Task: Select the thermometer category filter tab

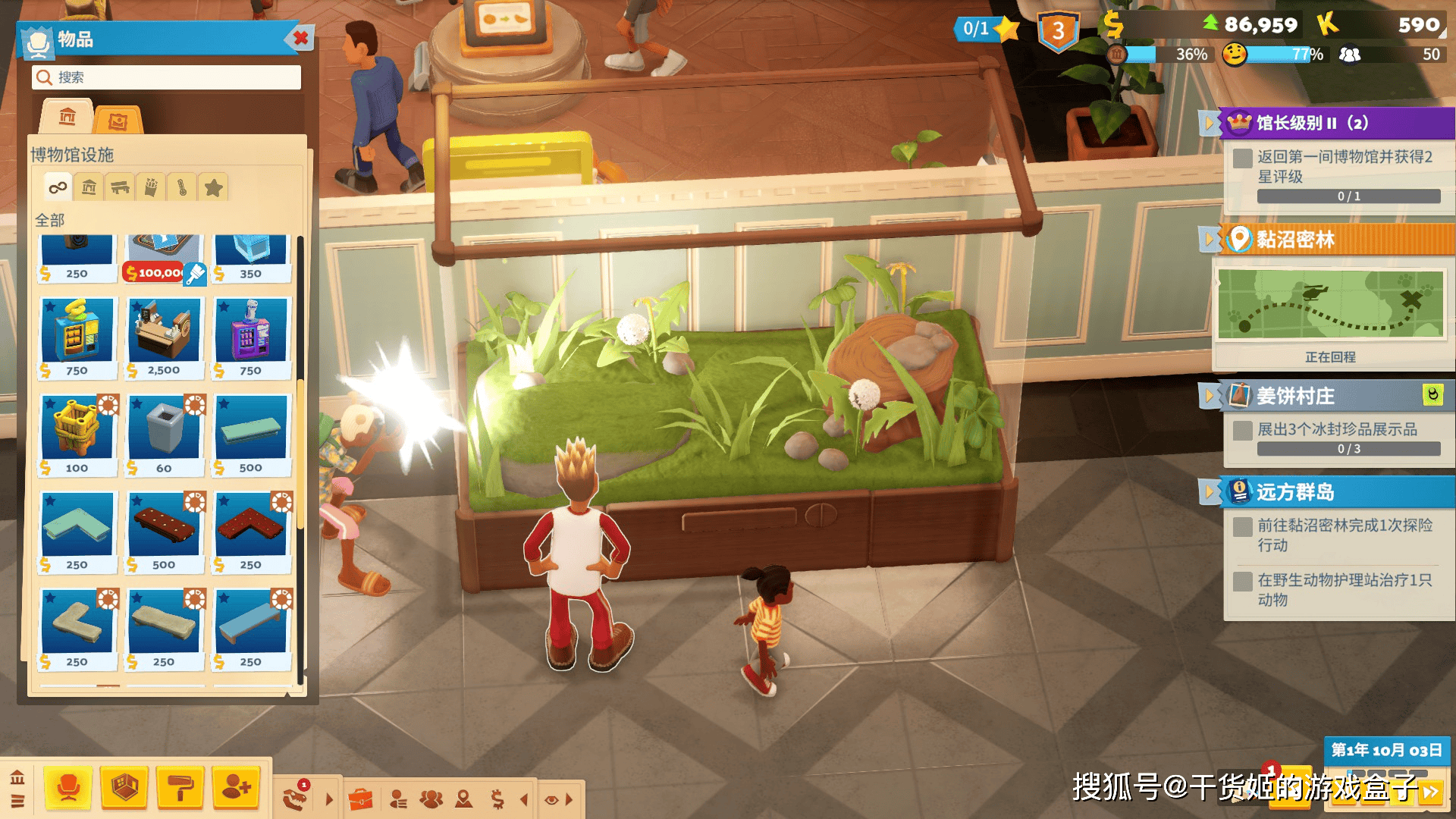Action: coord(182,187)
